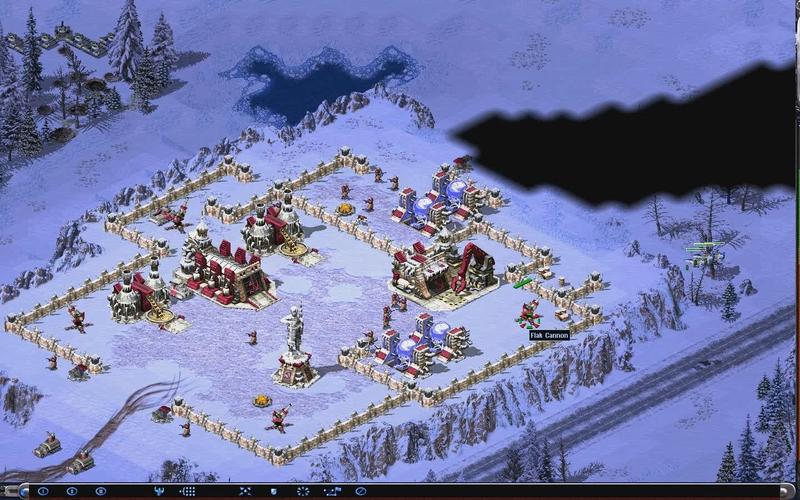Select the Team 1 circle button
800x500 pixels.
click(x=42, y=491)
